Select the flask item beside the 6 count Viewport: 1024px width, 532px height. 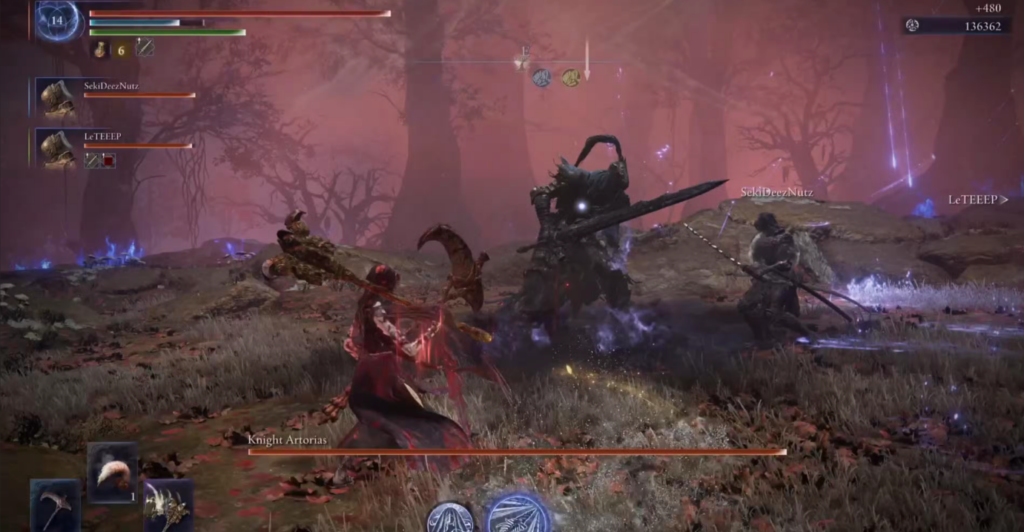pos(101,48)
